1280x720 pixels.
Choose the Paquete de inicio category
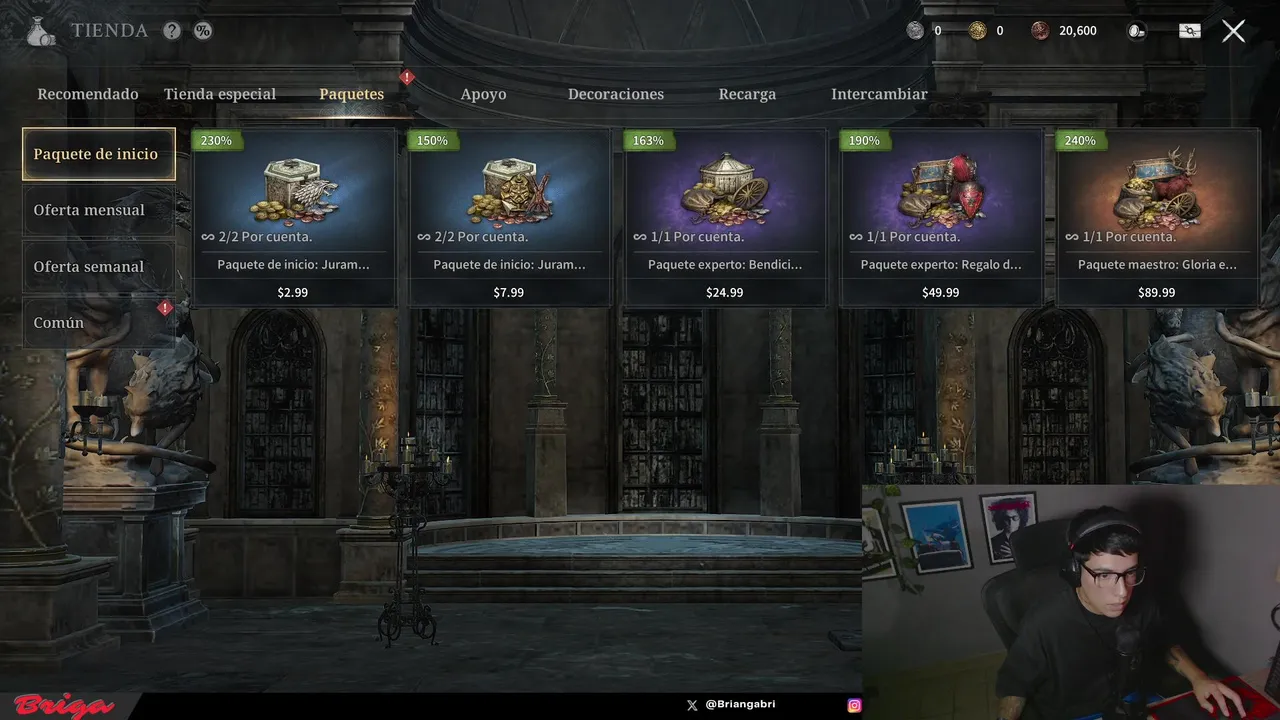tap(98, 154)
